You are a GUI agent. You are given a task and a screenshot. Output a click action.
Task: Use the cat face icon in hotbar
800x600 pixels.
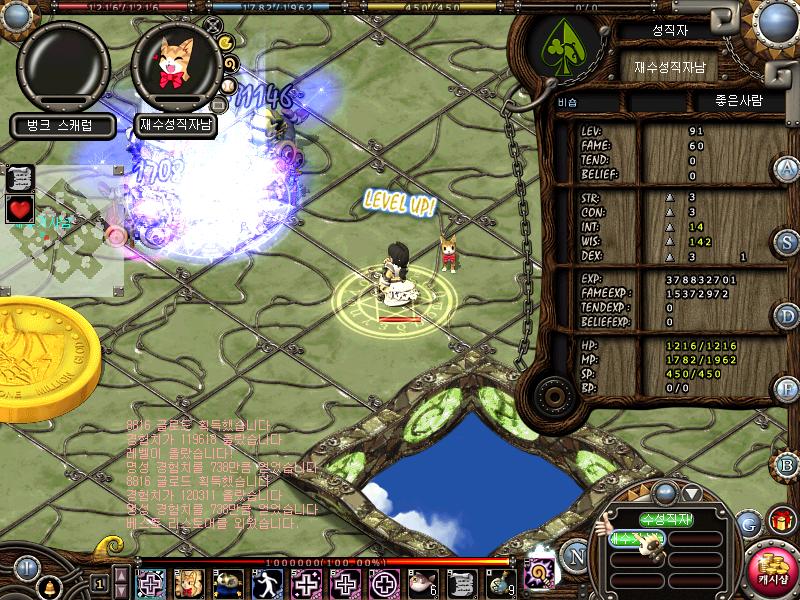189,583
